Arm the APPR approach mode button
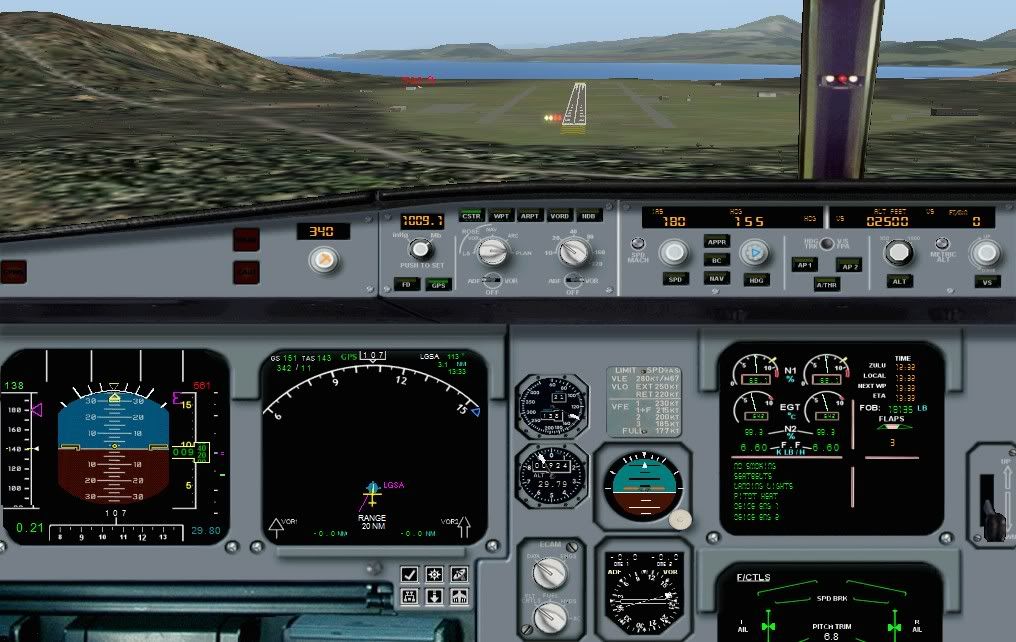 pyautogui.click(x=716, y=242)
